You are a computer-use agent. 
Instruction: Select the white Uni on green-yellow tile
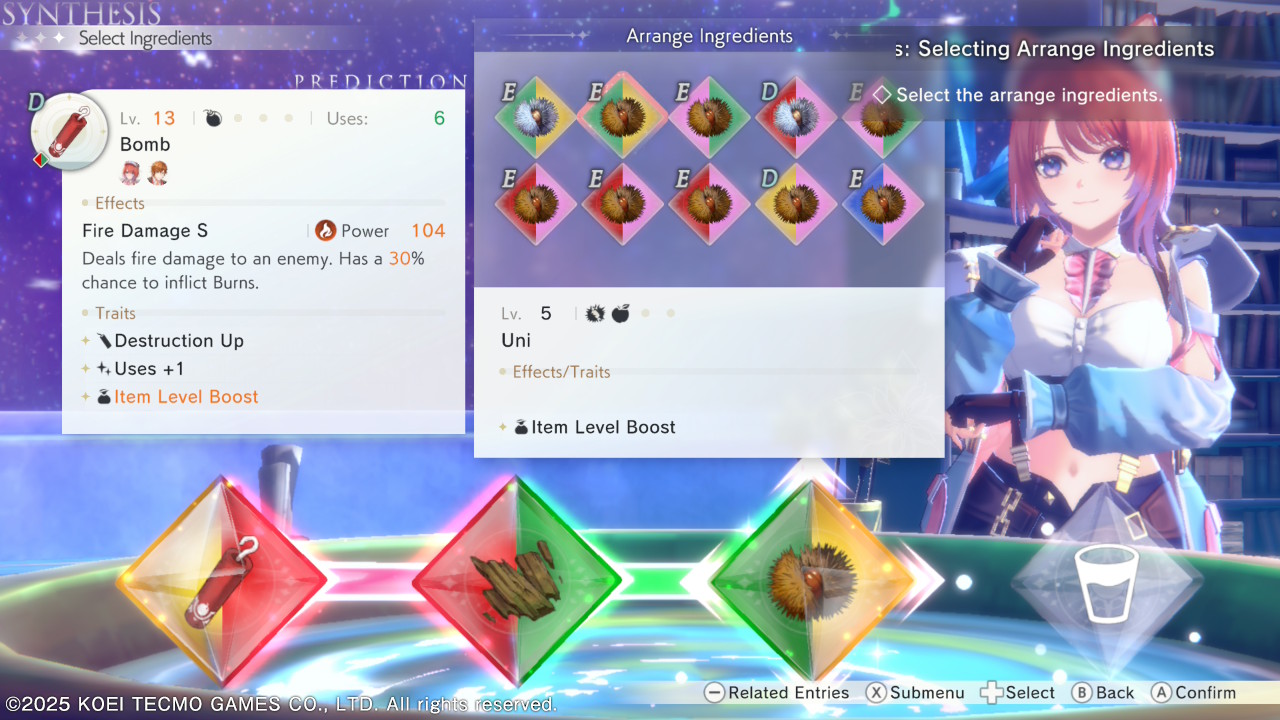click(536, 117)
